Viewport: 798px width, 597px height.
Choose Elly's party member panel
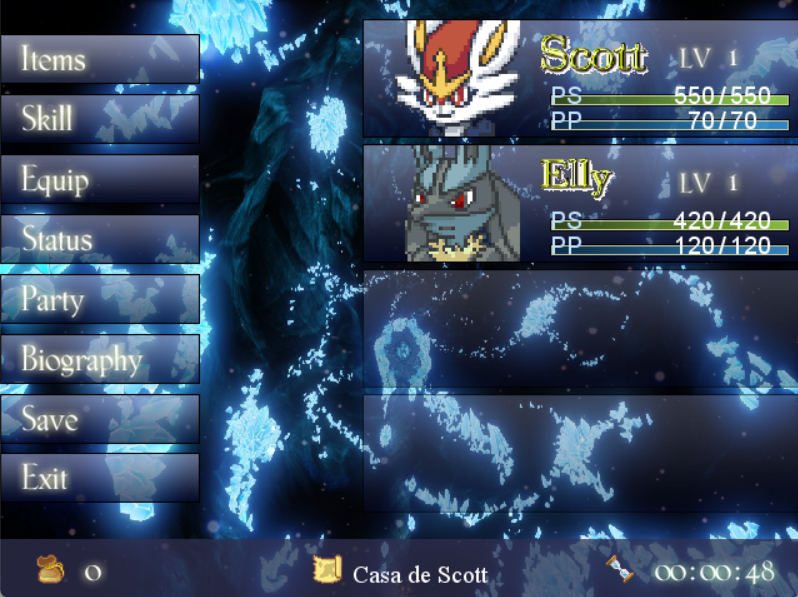[580, 203]
